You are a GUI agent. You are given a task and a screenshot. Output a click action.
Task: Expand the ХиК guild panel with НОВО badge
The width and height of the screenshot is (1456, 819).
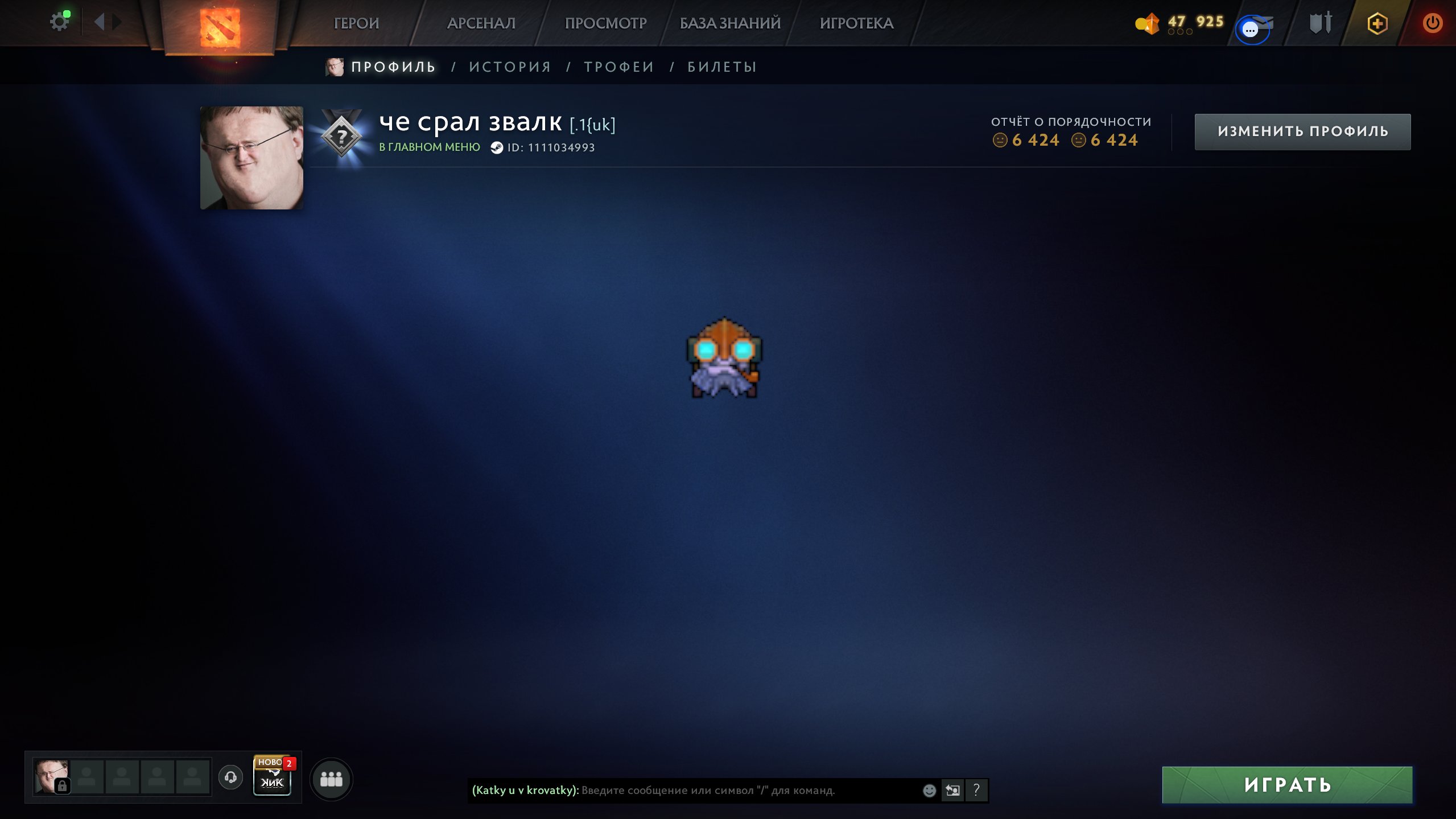click(272, 781)
